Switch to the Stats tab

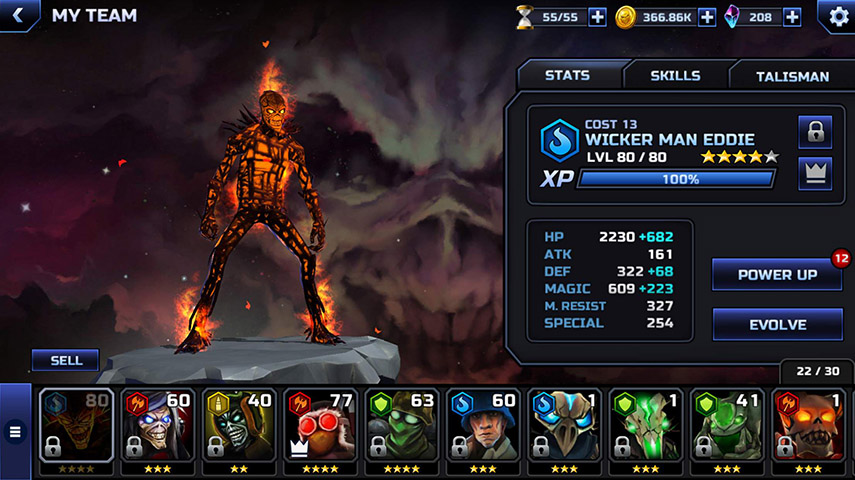click(x=567, y=76)
